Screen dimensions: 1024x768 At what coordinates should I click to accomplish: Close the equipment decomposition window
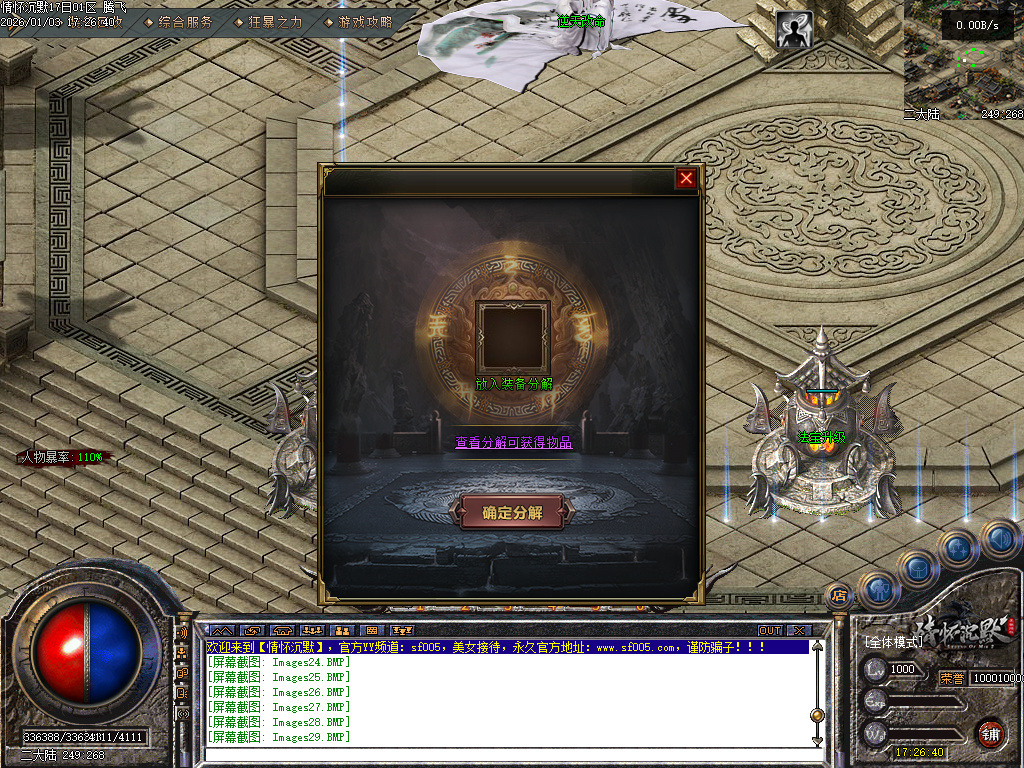pyautogui.click(x=686, y=178)
